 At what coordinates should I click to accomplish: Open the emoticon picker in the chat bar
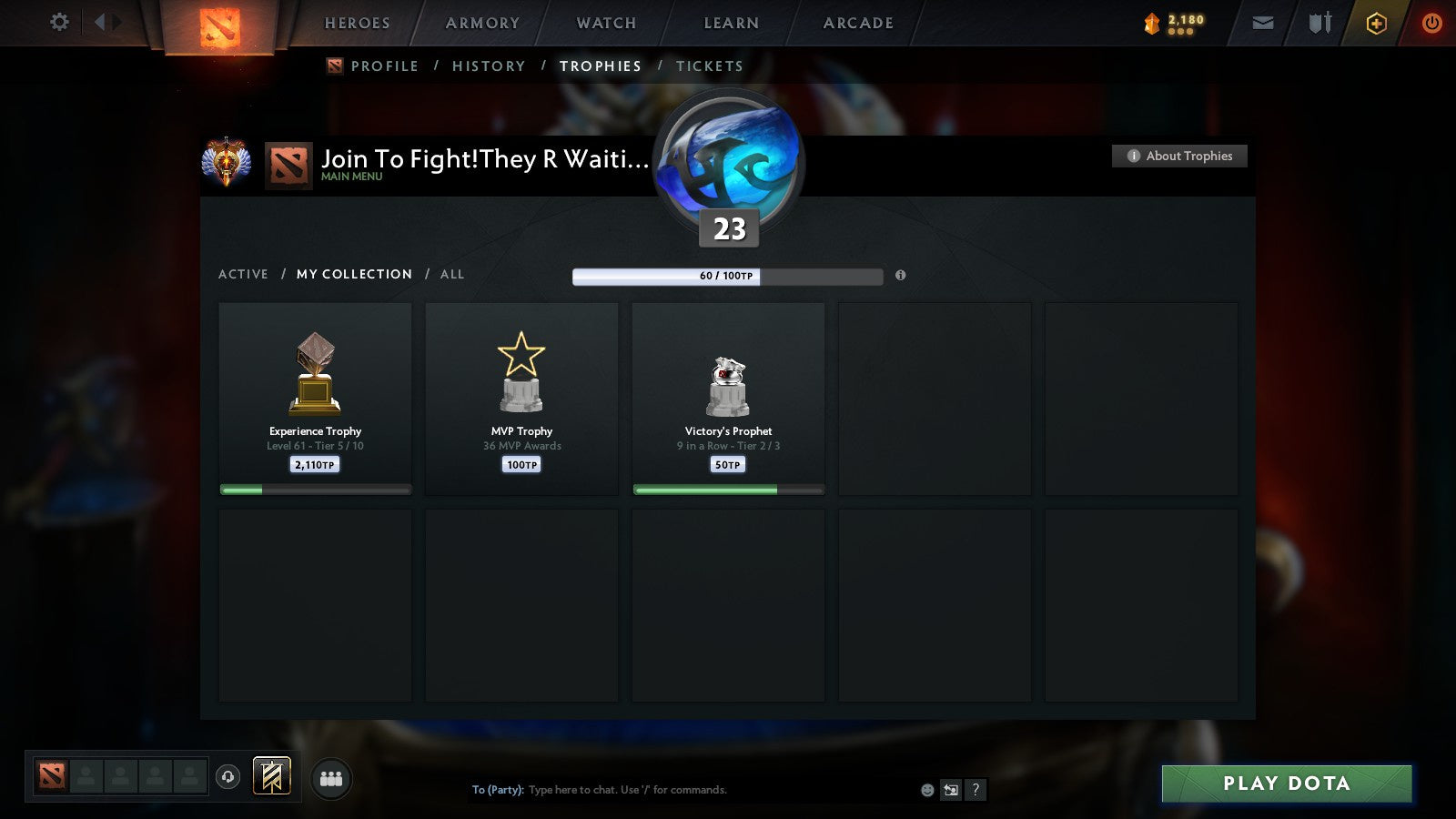(x=925, y=790)
